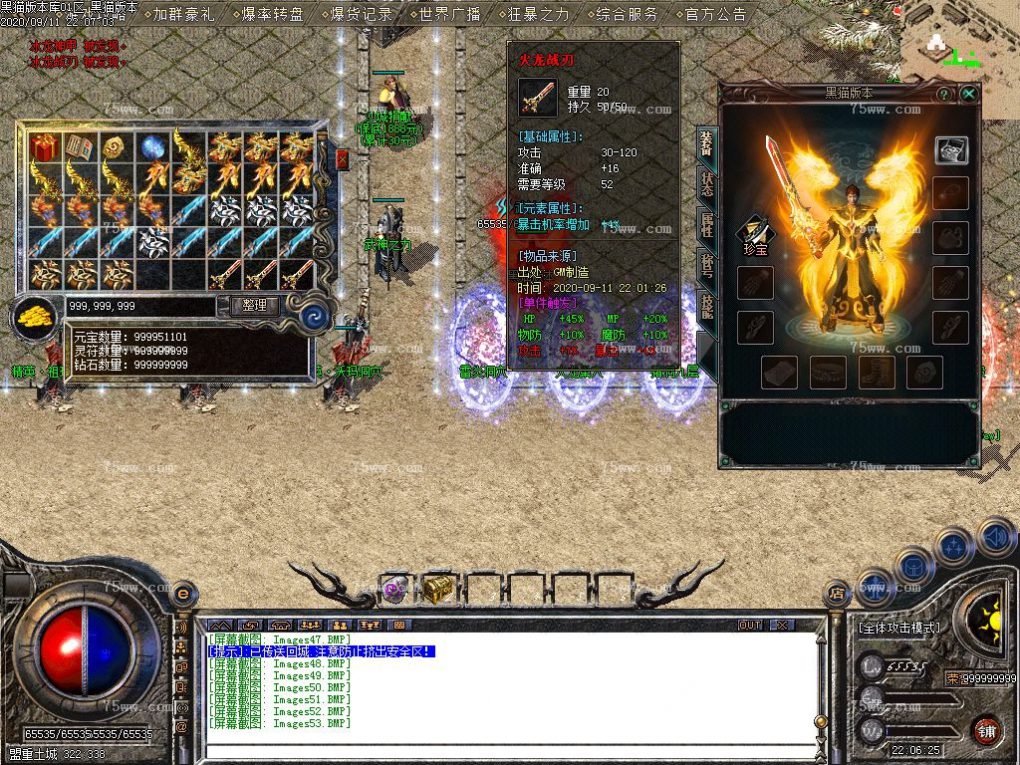
Task: Click the gold ingot pile icon
Action: click(x=35, y=317)
